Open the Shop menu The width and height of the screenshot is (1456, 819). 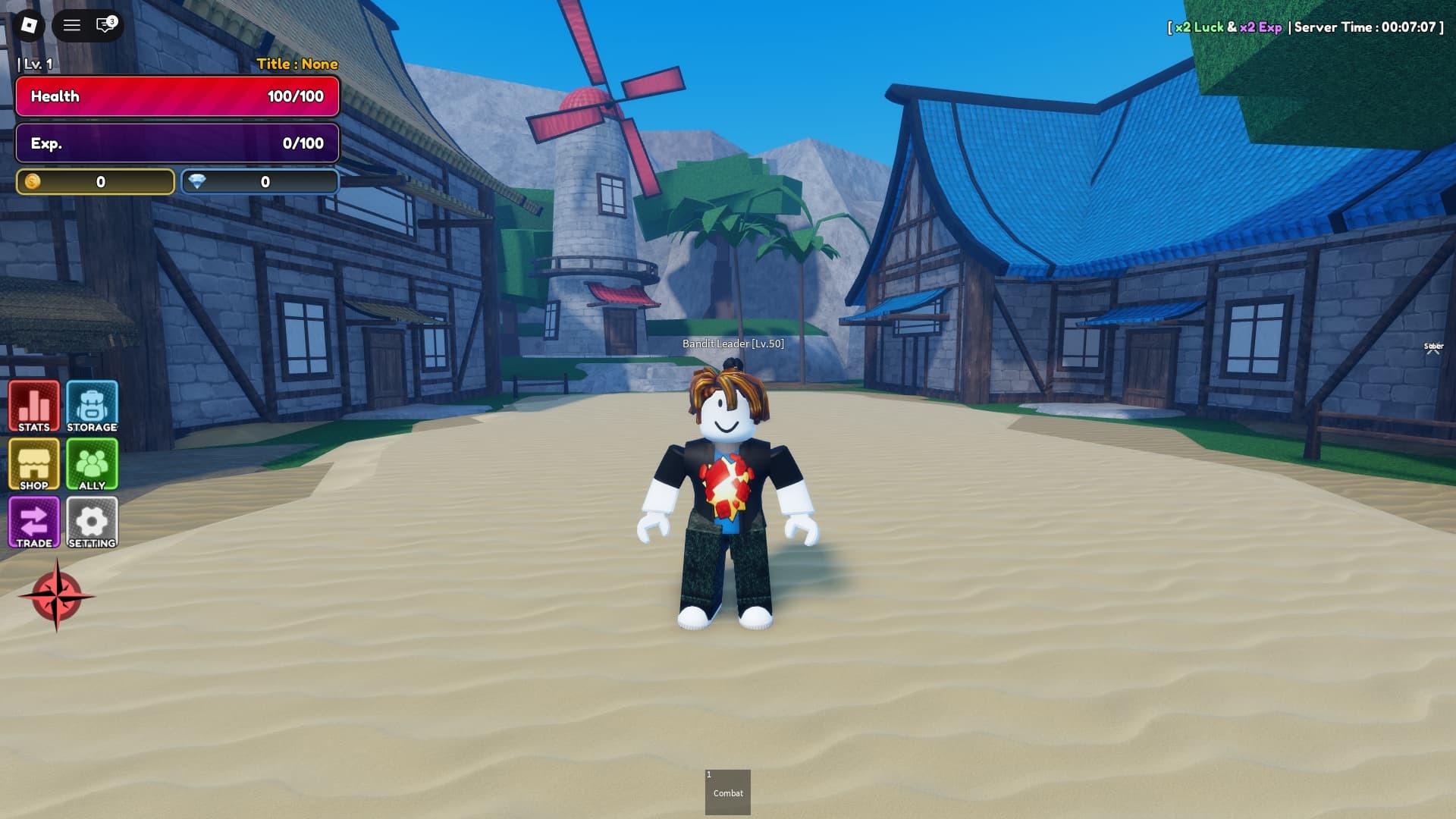click(34, 464)
